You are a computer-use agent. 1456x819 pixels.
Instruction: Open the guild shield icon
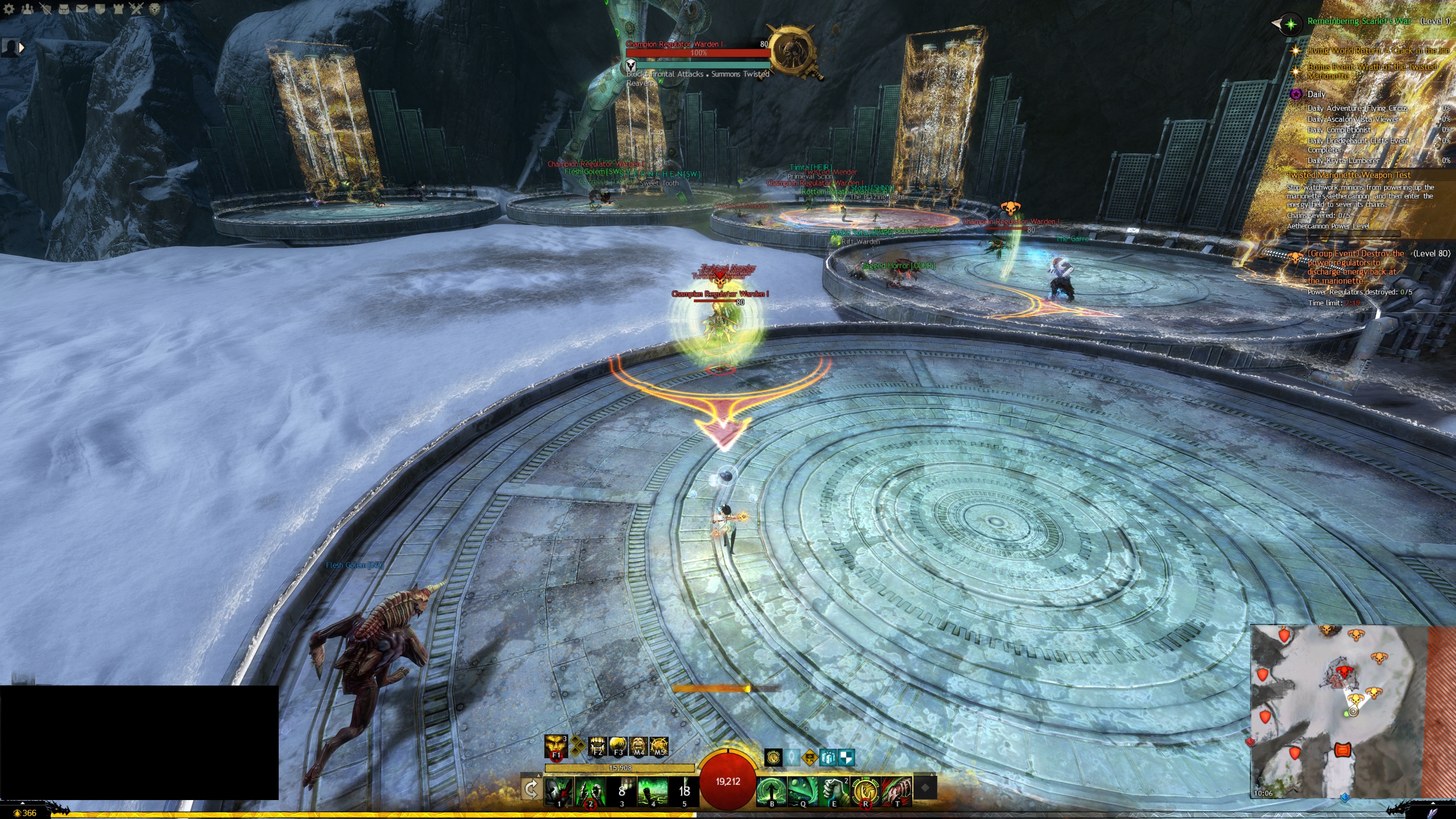[99, 9]
